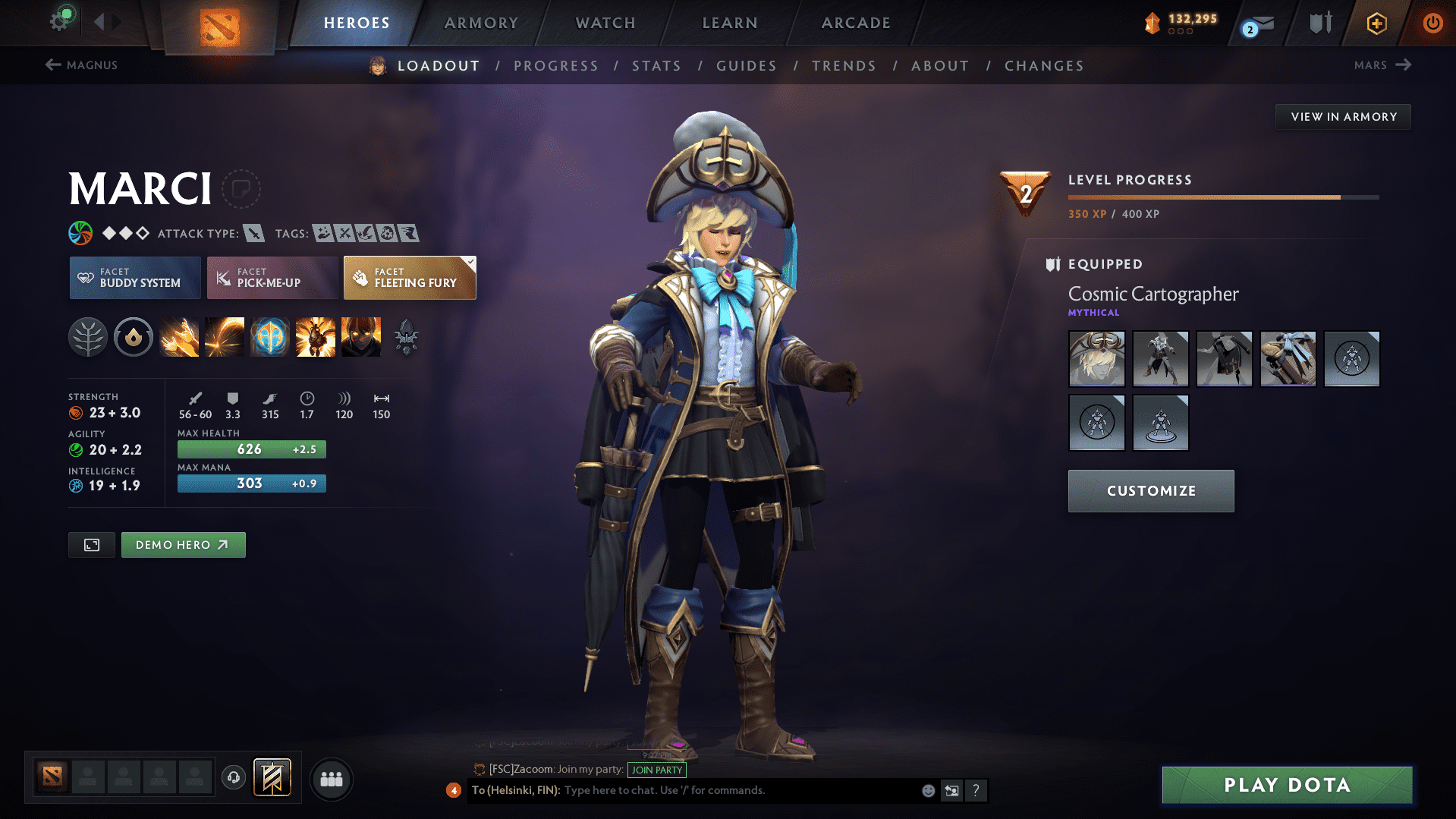Open the settings gear menu
Viewport: 1456px width, 819px height.
(x=61, y=20)
